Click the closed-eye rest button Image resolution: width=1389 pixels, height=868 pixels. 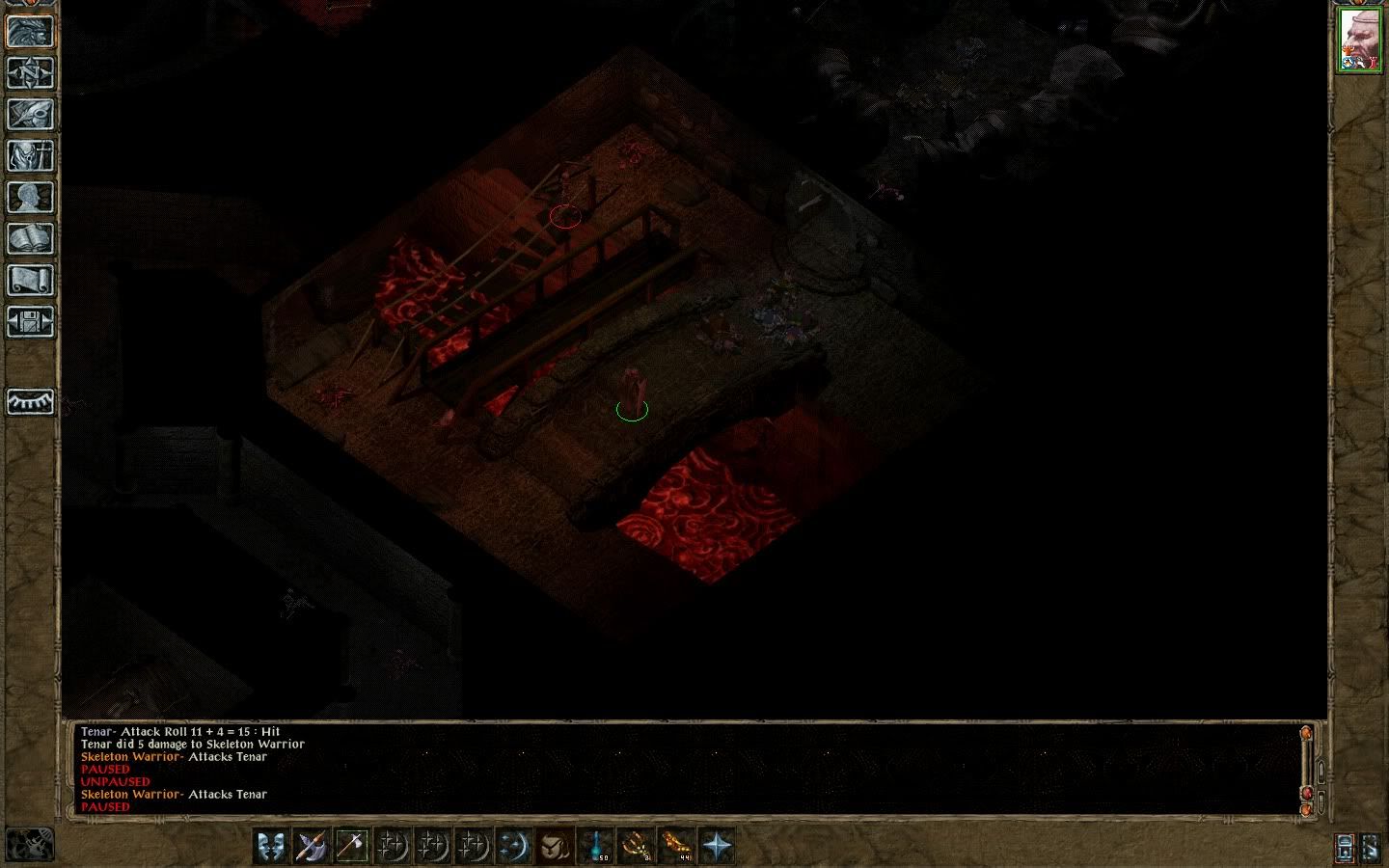[30, 400]
